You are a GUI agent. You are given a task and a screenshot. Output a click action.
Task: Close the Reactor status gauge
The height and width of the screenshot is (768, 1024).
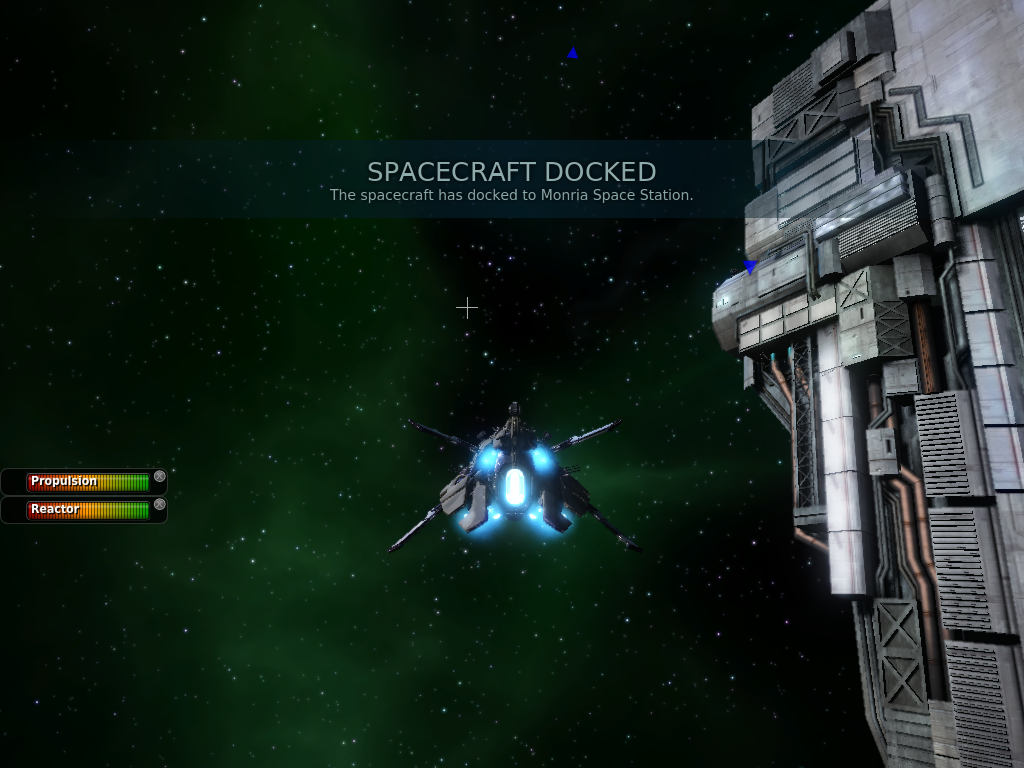(x=160, y=505)
